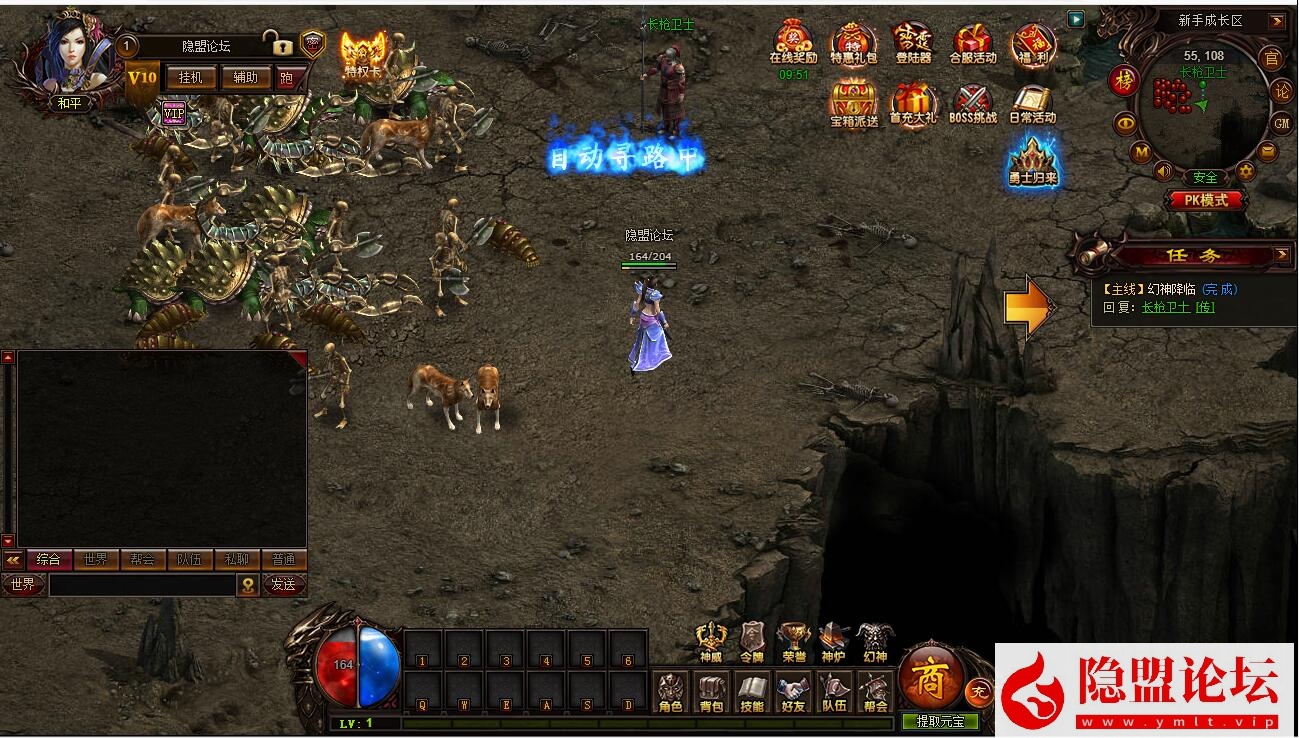Open the 合服活动 event icon
Viewport: 1299px width, 738px height.
(972, 44)
